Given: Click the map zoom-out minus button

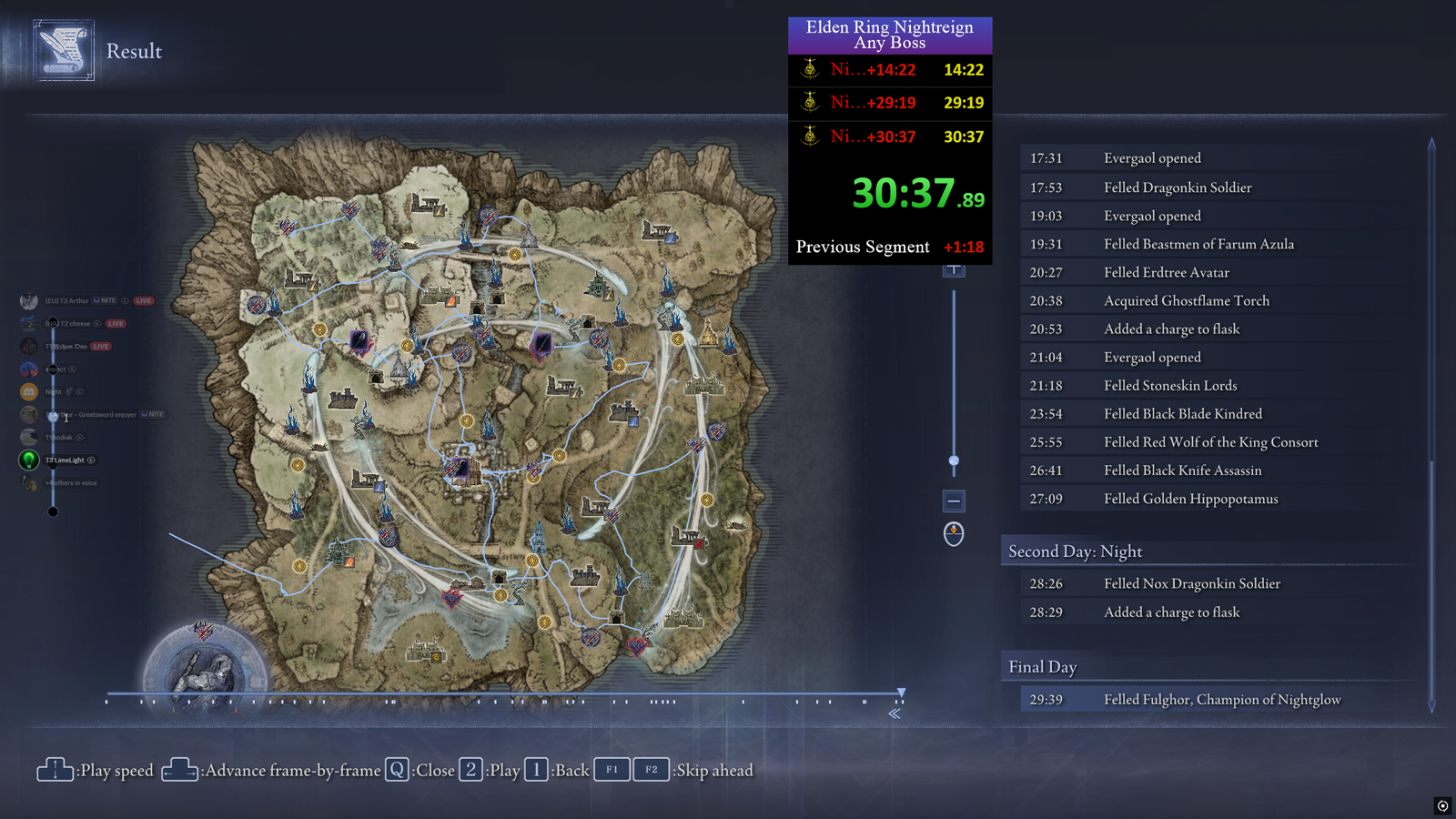Looking at the screenshot, I should pyautogui.click(x=954, y=500).
